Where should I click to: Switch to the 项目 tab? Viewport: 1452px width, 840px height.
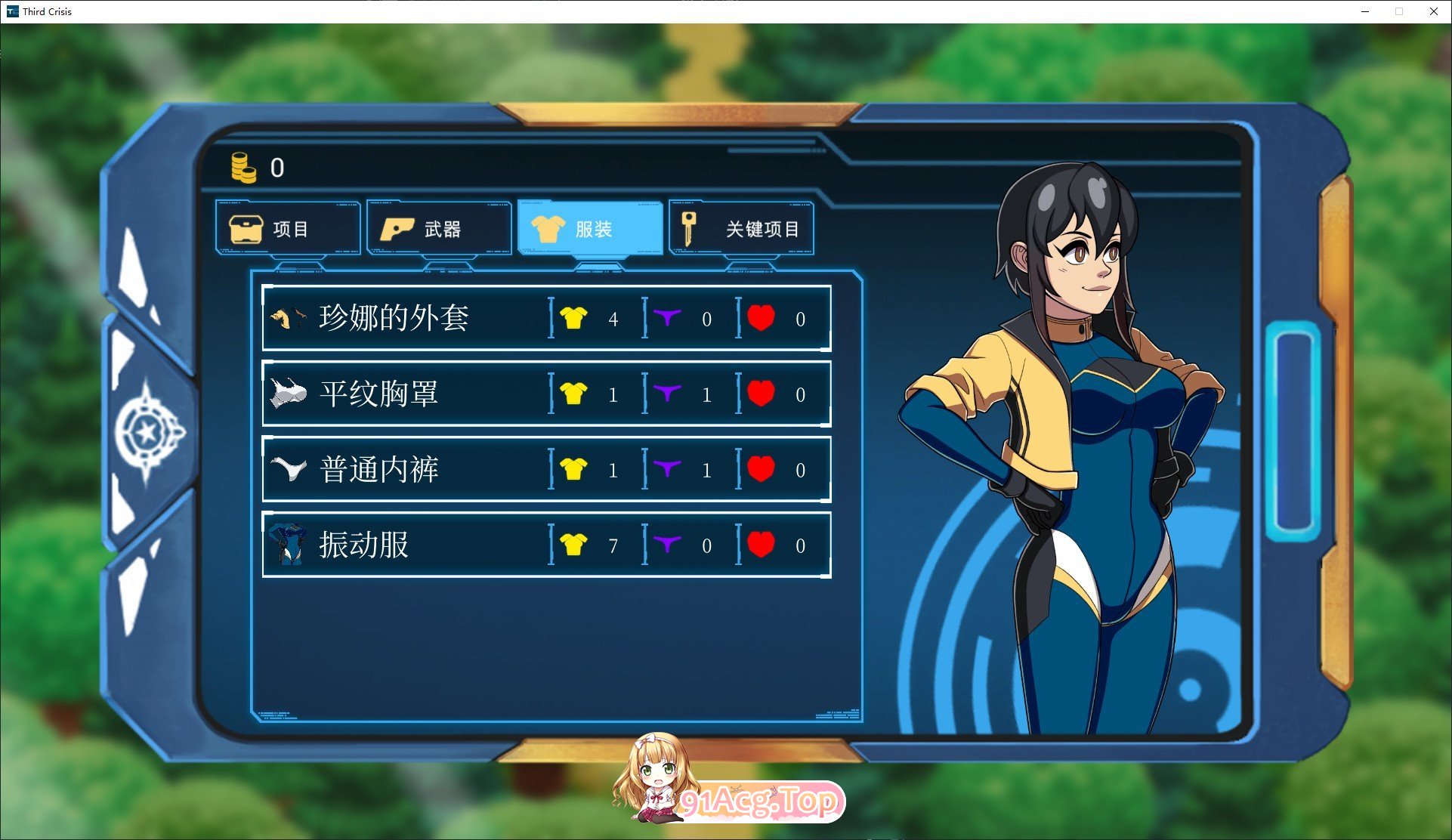tap(289, 227)
